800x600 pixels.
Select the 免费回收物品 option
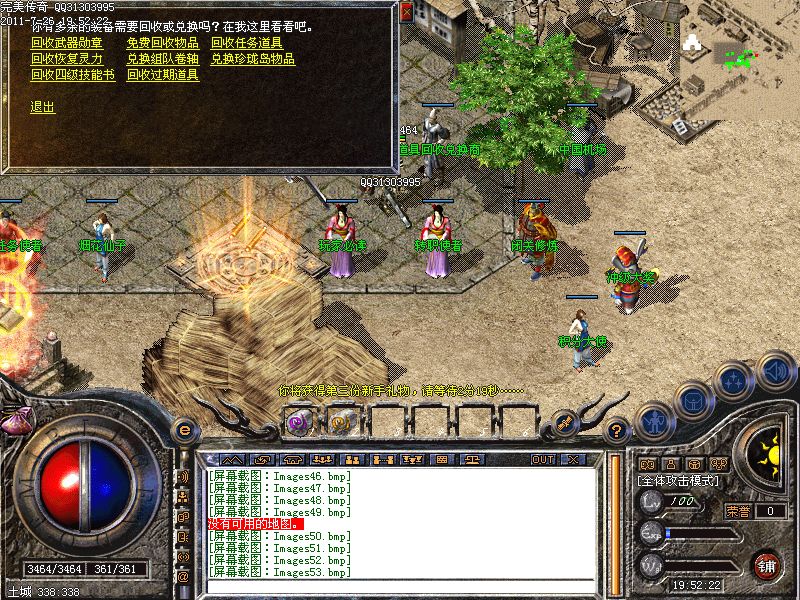point(163,44)
